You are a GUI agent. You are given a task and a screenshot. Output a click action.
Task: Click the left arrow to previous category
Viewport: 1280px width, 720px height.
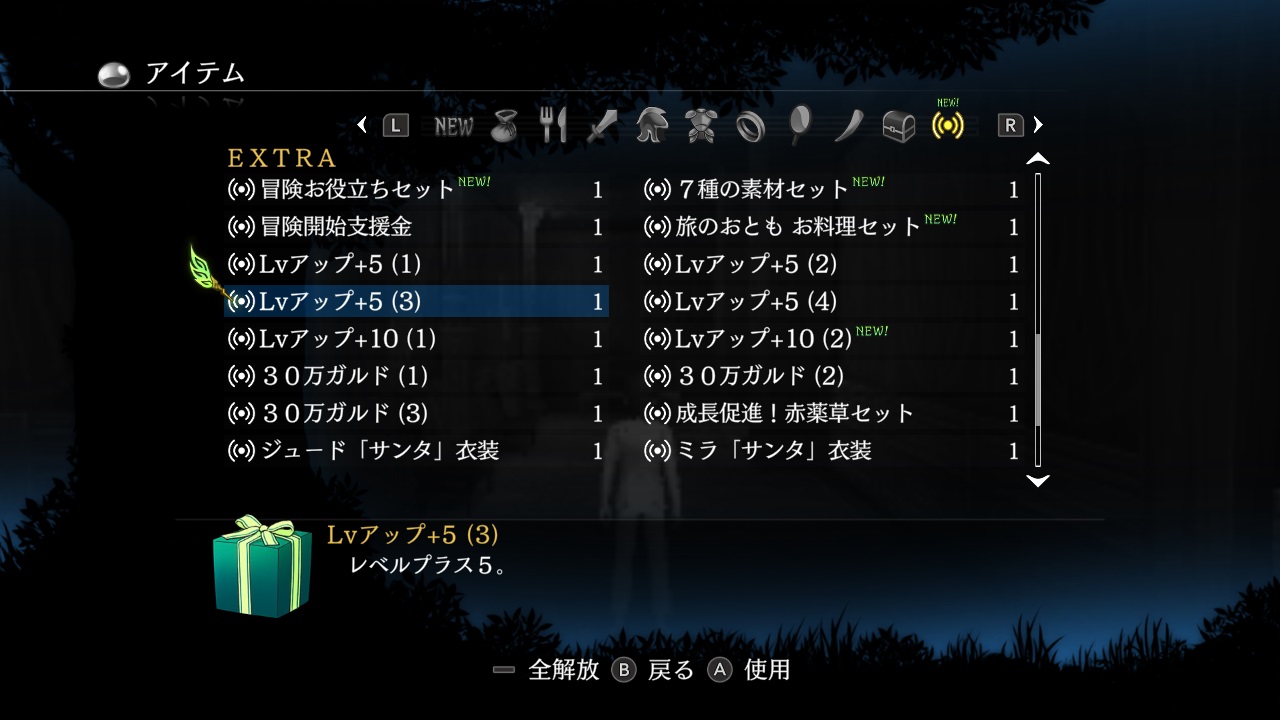coord(363,124)
